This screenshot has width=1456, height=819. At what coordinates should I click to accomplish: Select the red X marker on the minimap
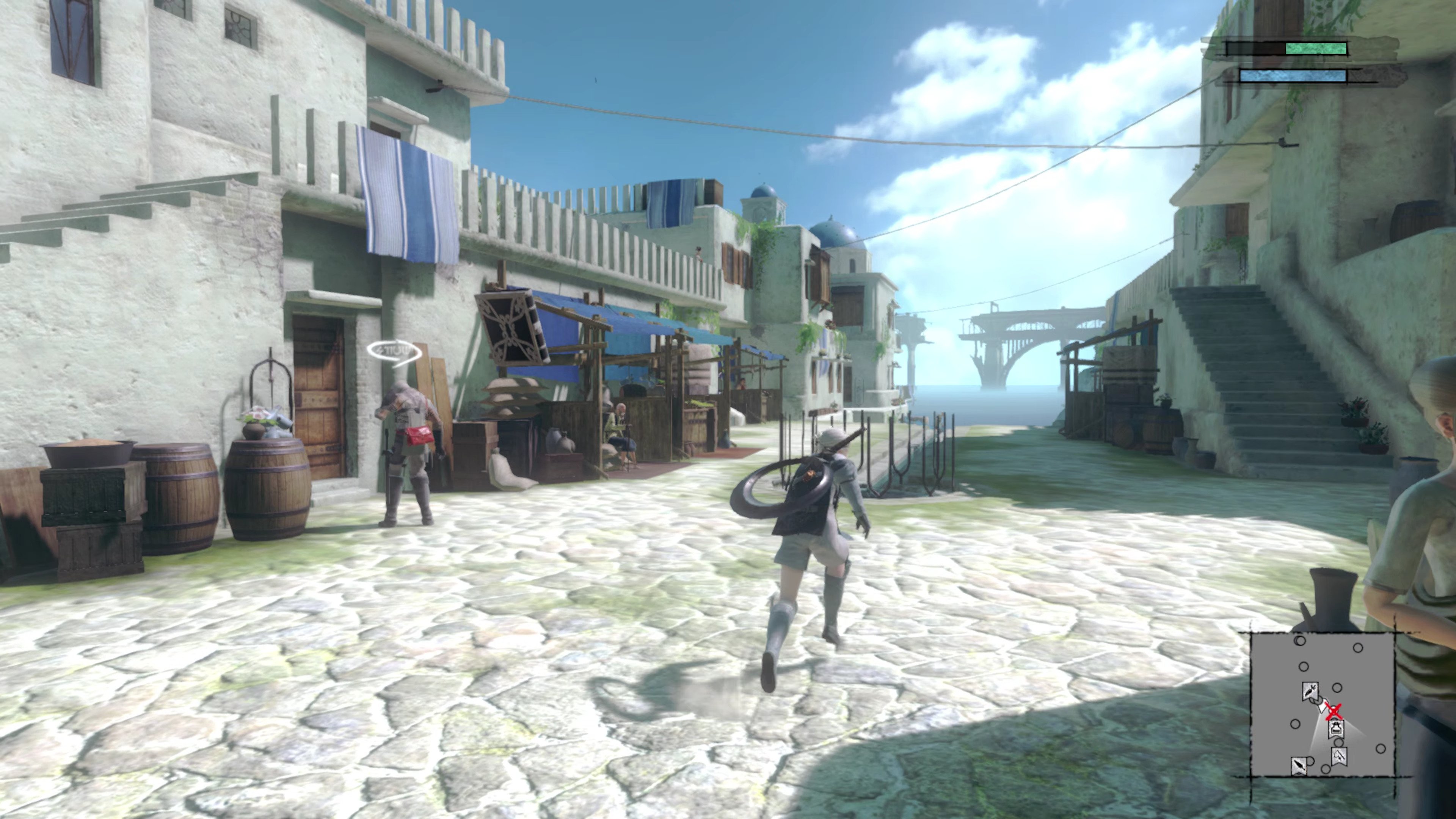[1334, 711]
